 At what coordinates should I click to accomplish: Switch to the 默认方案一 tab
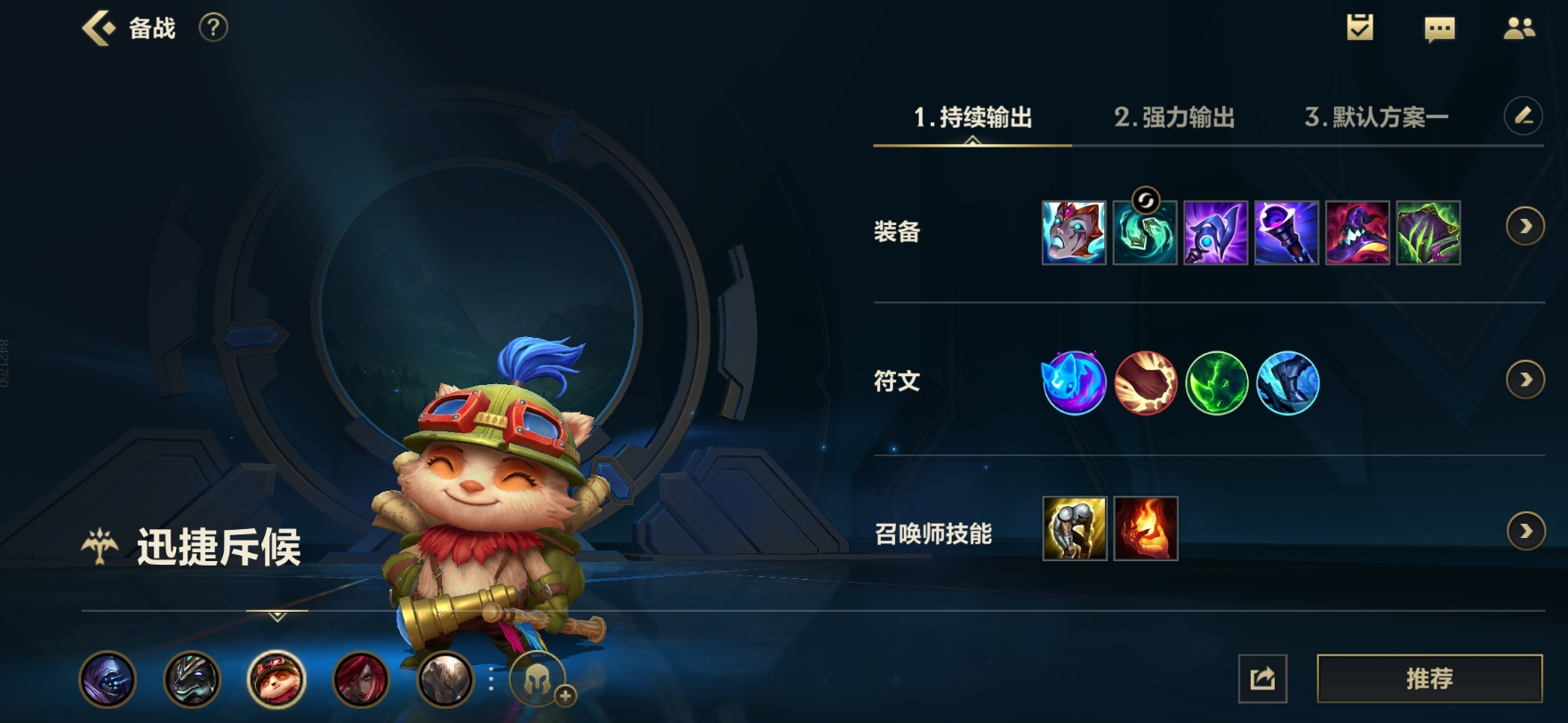coord(1374,116)
